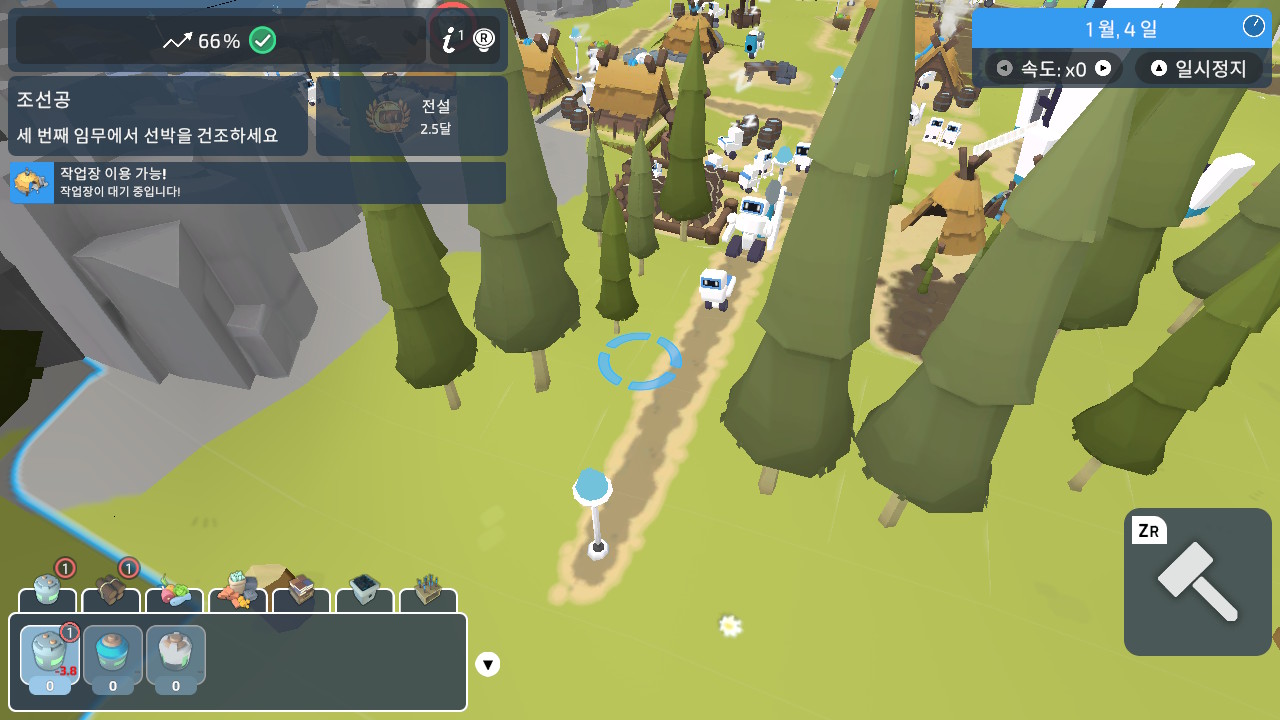
Task: Select the blue canister showing -3.8 count
Action: (49, 657)
